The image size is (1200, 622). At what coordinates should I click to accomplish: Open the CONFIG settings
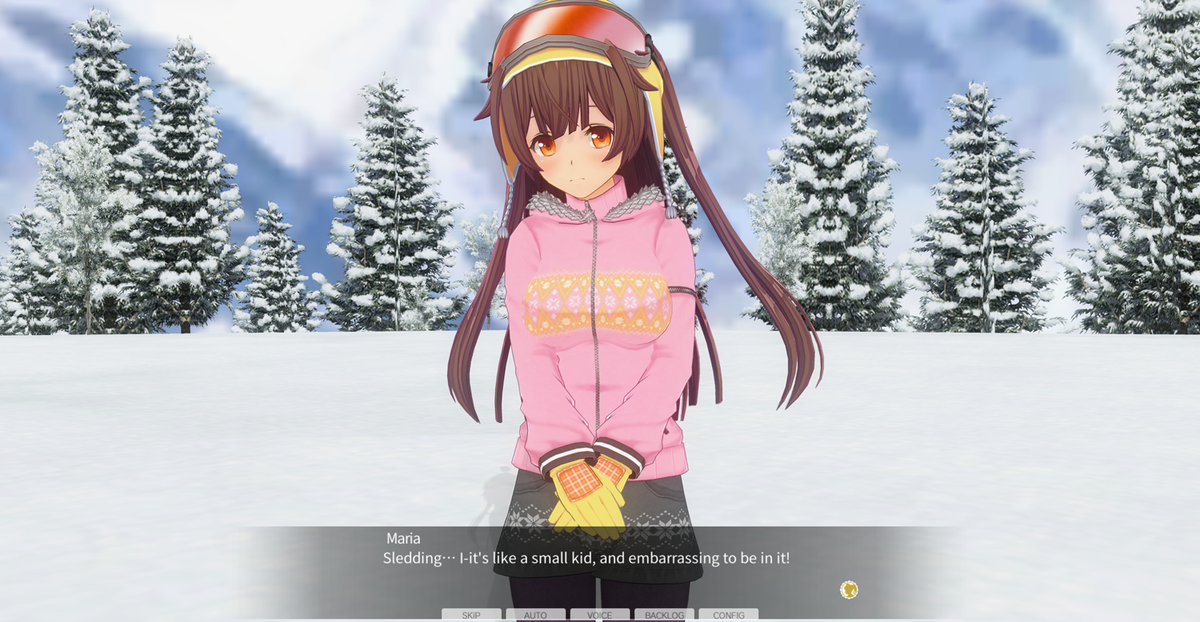(728, 615)
